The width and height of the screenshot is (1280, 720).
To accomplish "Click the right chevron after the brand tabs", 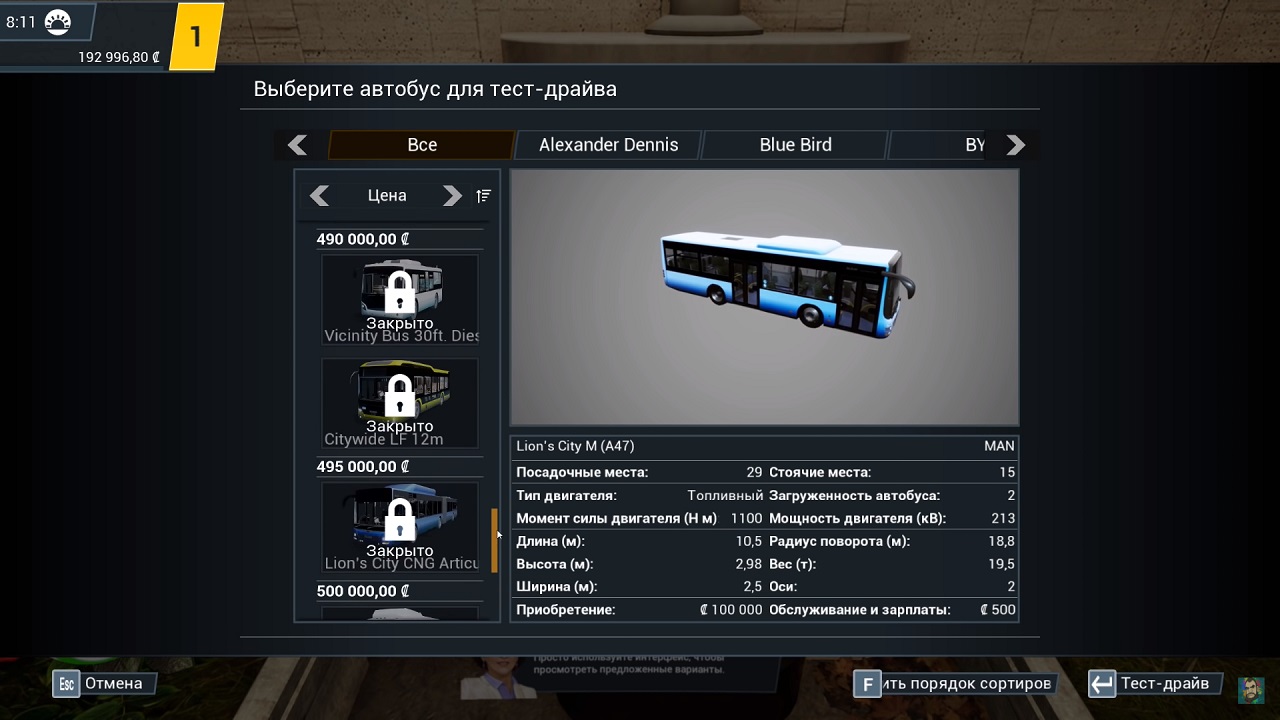I will [1014, 144].
